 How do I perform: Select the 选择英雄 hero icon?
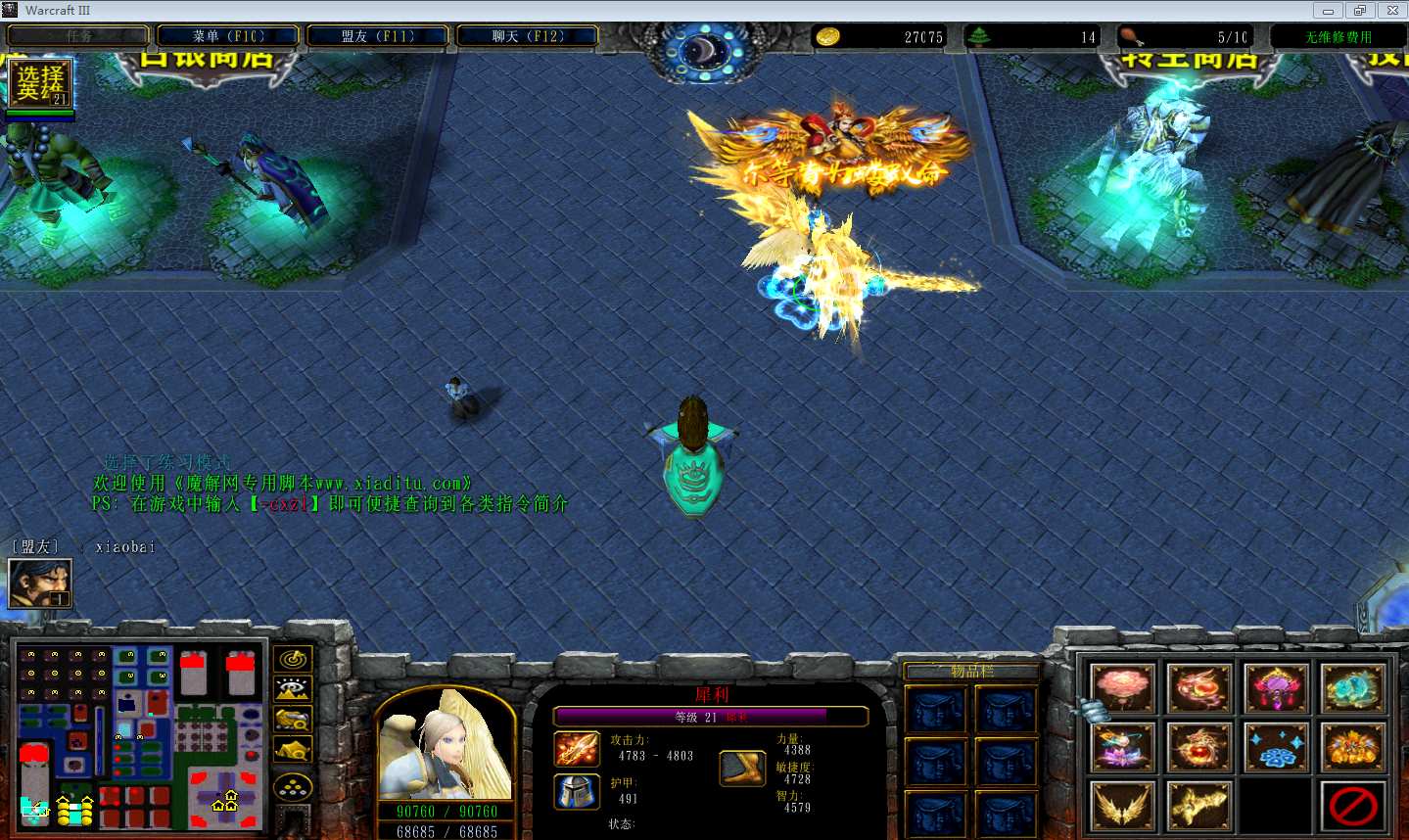click(40, 83)
